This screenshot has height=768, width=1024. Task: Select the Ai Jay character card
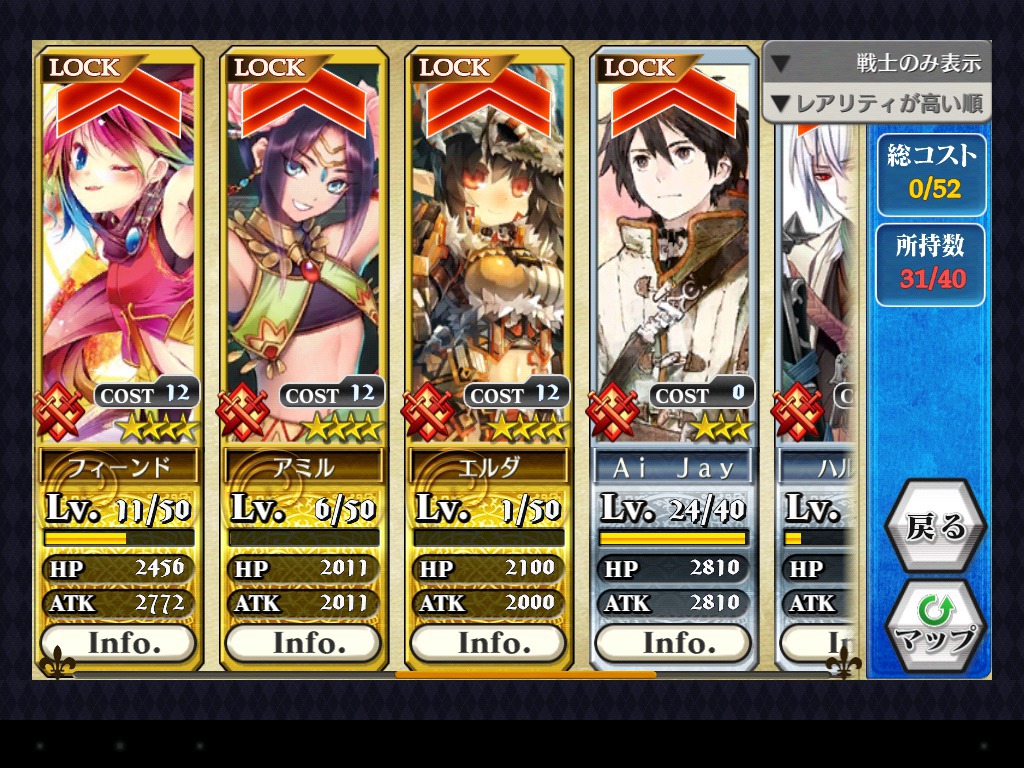pyautogui.click(x=673, y=250)
